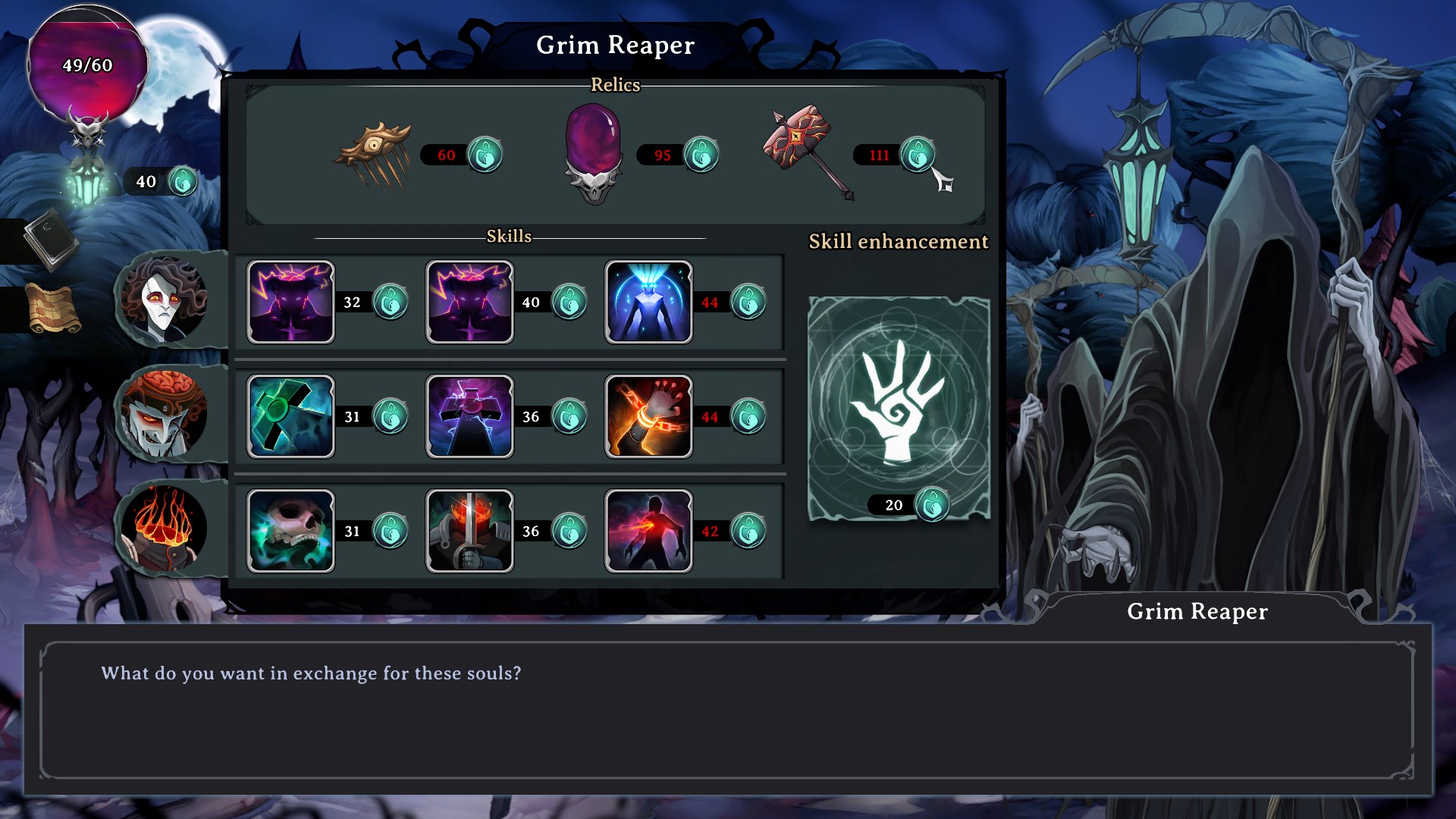Choose the Skill enhancement hand card
Screen dimensions: 1456x819
coord(899,408)
